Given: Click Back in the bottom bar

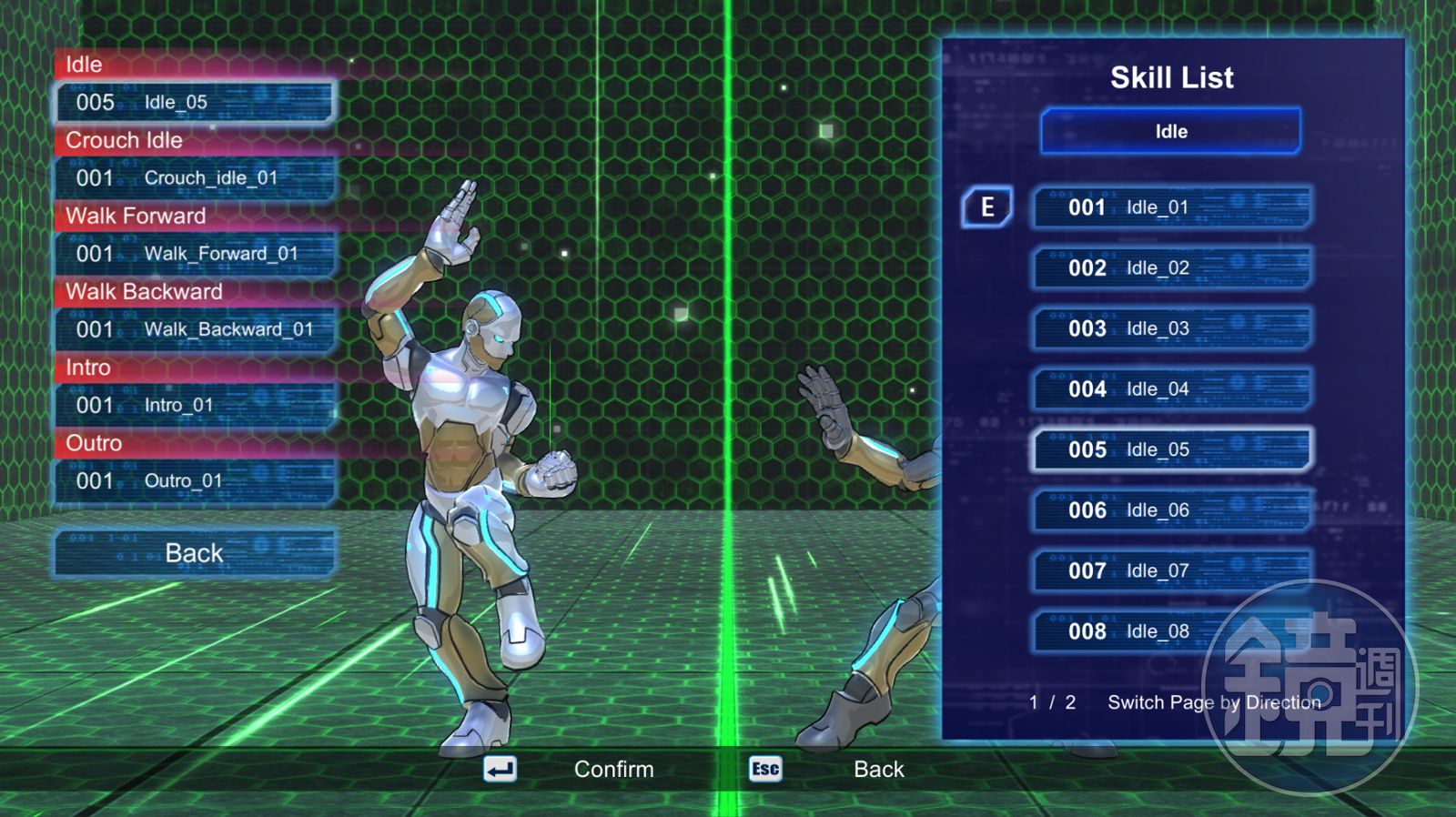Looking at the screenshot, I should tap(878, 770).
